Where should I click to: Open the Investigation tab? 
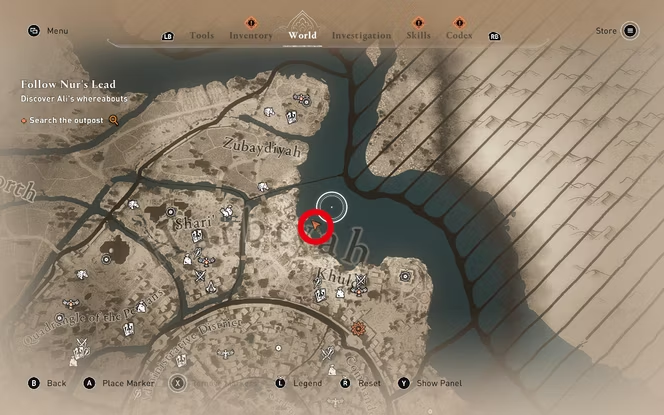361,36
